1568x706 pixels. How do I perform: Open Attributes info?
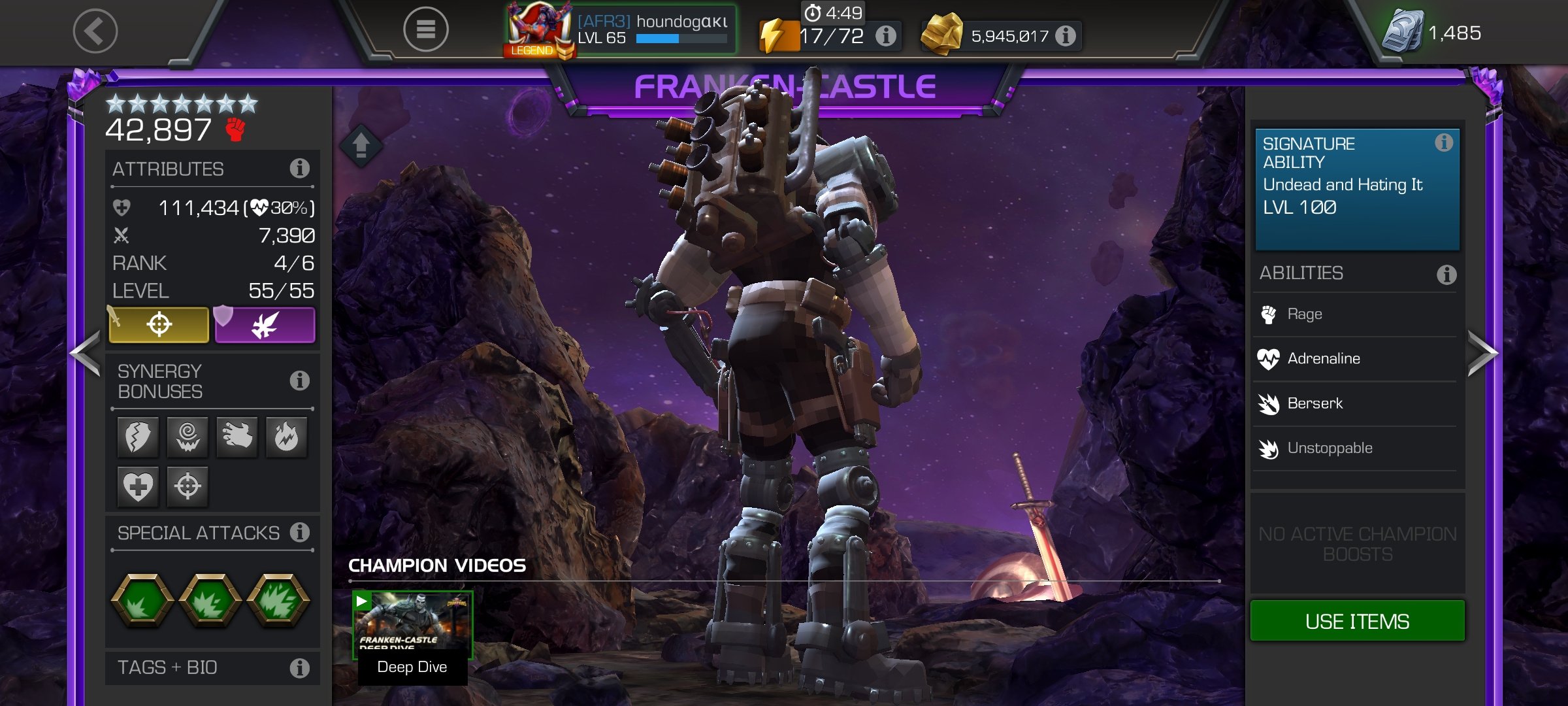tap(299, 169)
